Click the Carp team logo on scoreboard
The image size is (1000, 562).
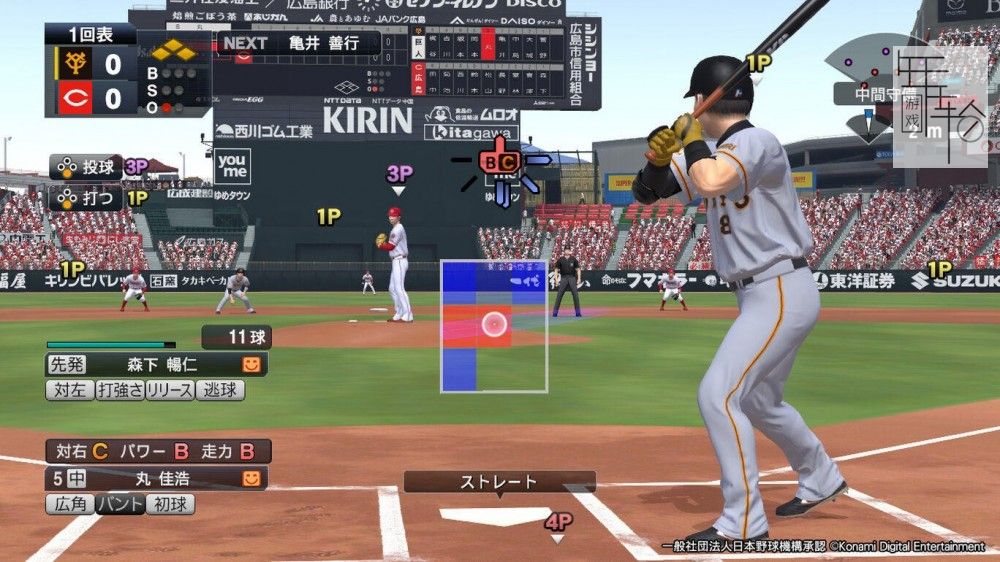click(74, 98)
